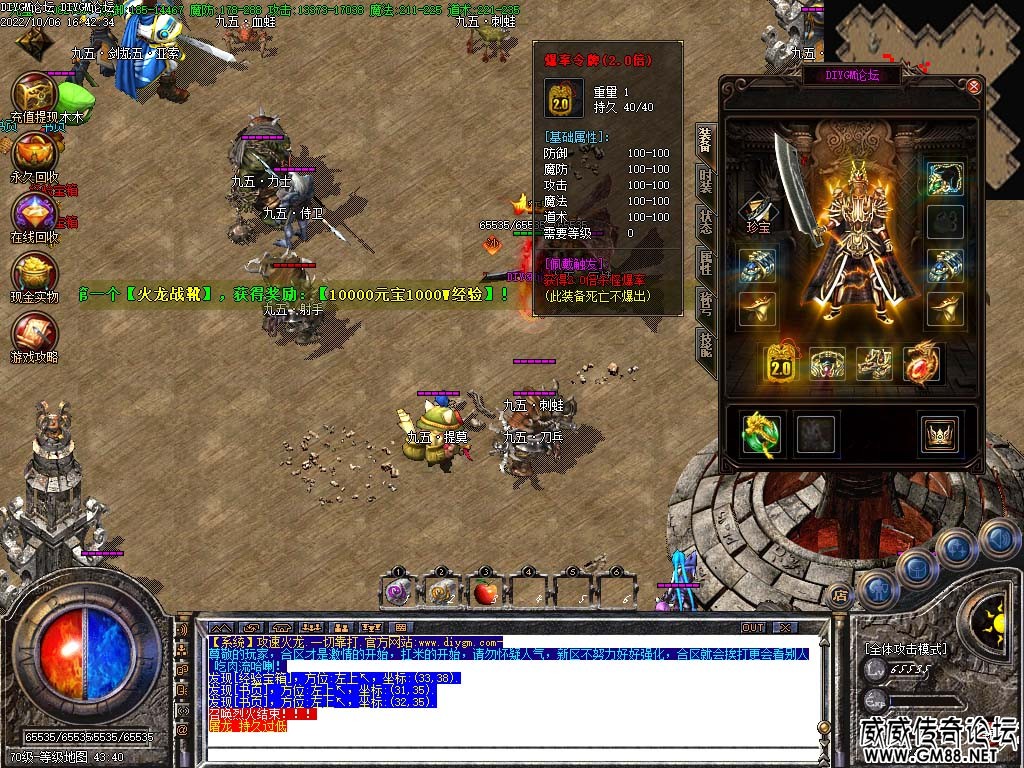The image size is (1024, 768).
Task: Open the 游戏攻略 game guide icon
Action: pos(33,332)
